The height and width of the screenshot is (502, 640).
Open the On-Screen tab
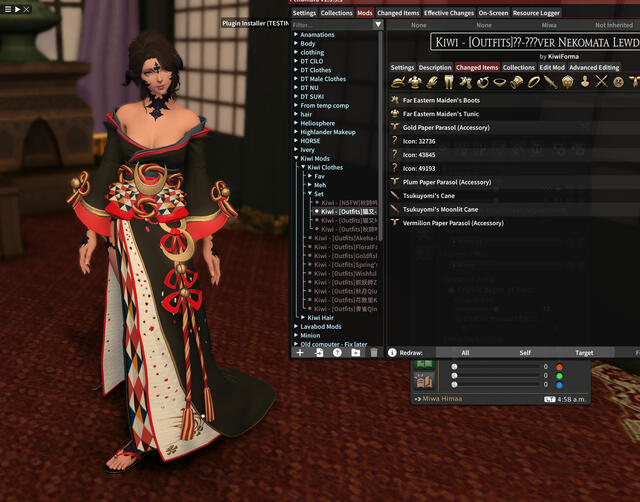(491, 13)
